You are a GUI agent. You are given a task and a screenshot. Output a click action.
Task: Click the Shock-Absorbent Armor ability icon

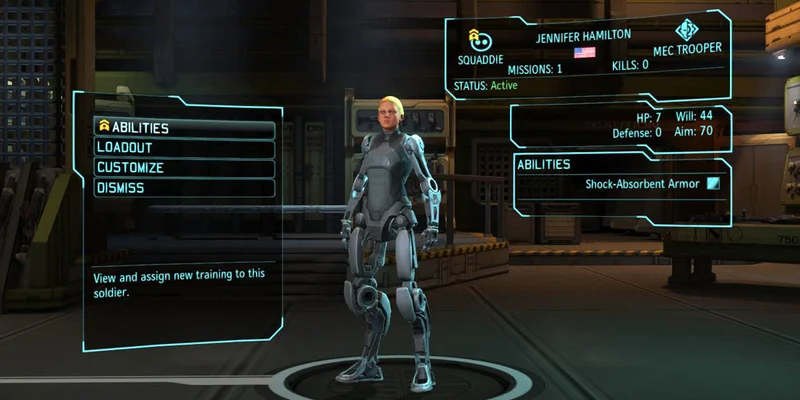point(713,183)
